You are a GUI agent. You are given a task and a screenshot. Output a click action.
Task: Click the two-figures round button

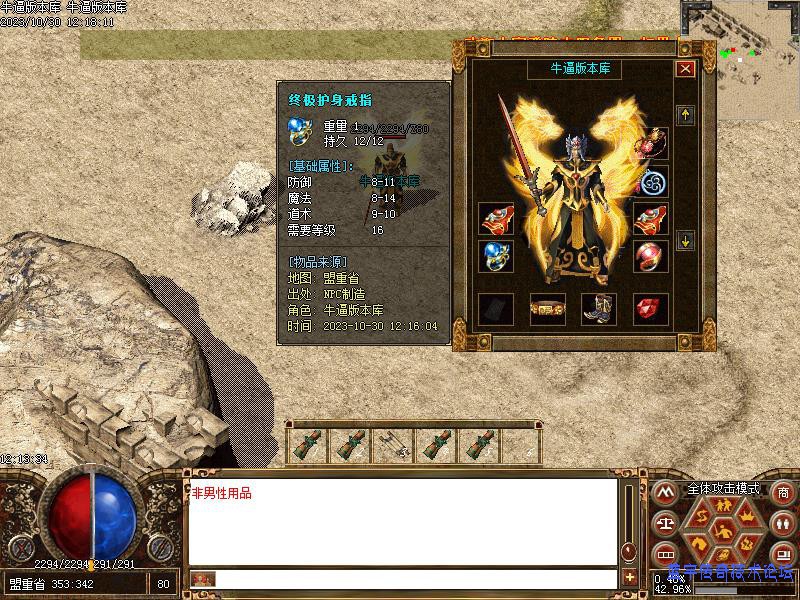pyautogui.click(x=783, y=523)
